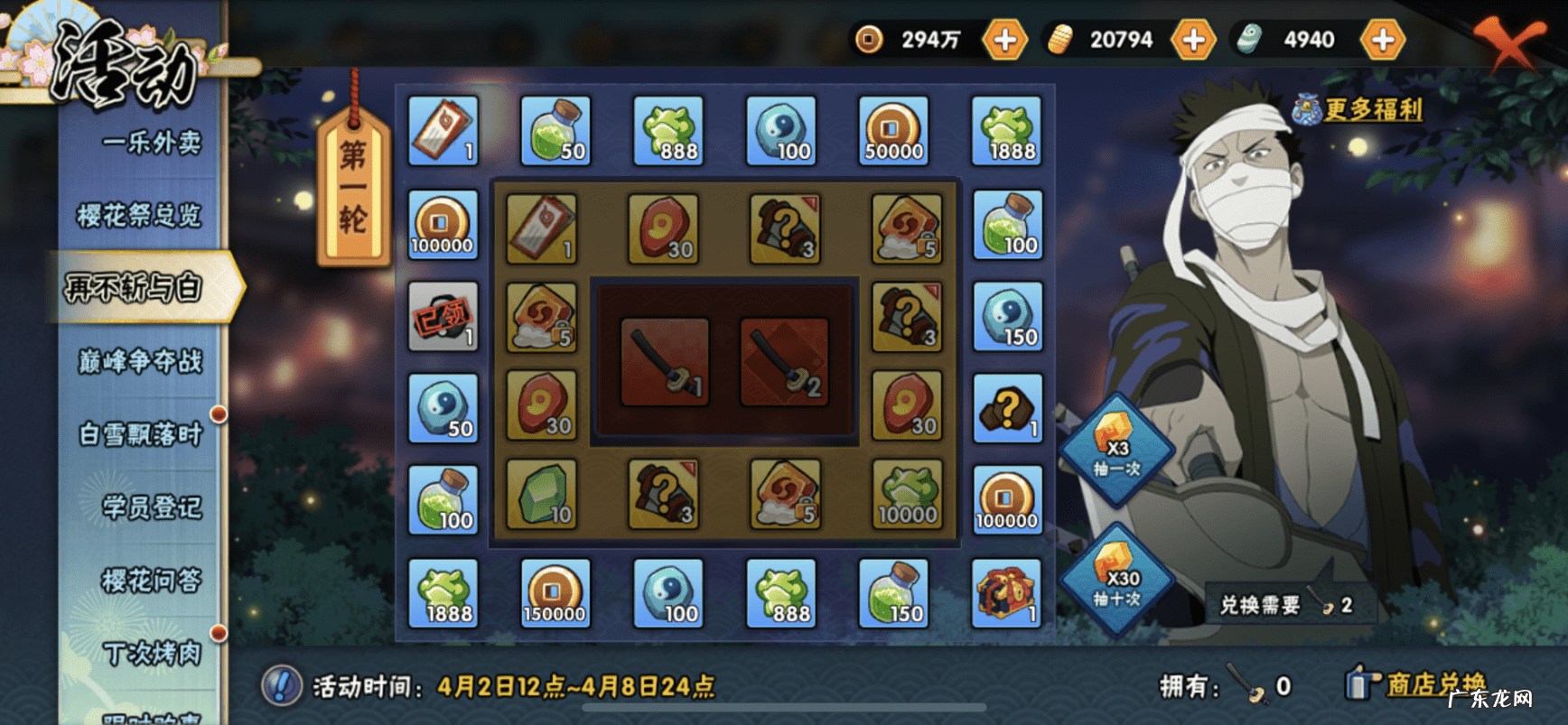Tap the plus button beside 4940

(1383, 40)
